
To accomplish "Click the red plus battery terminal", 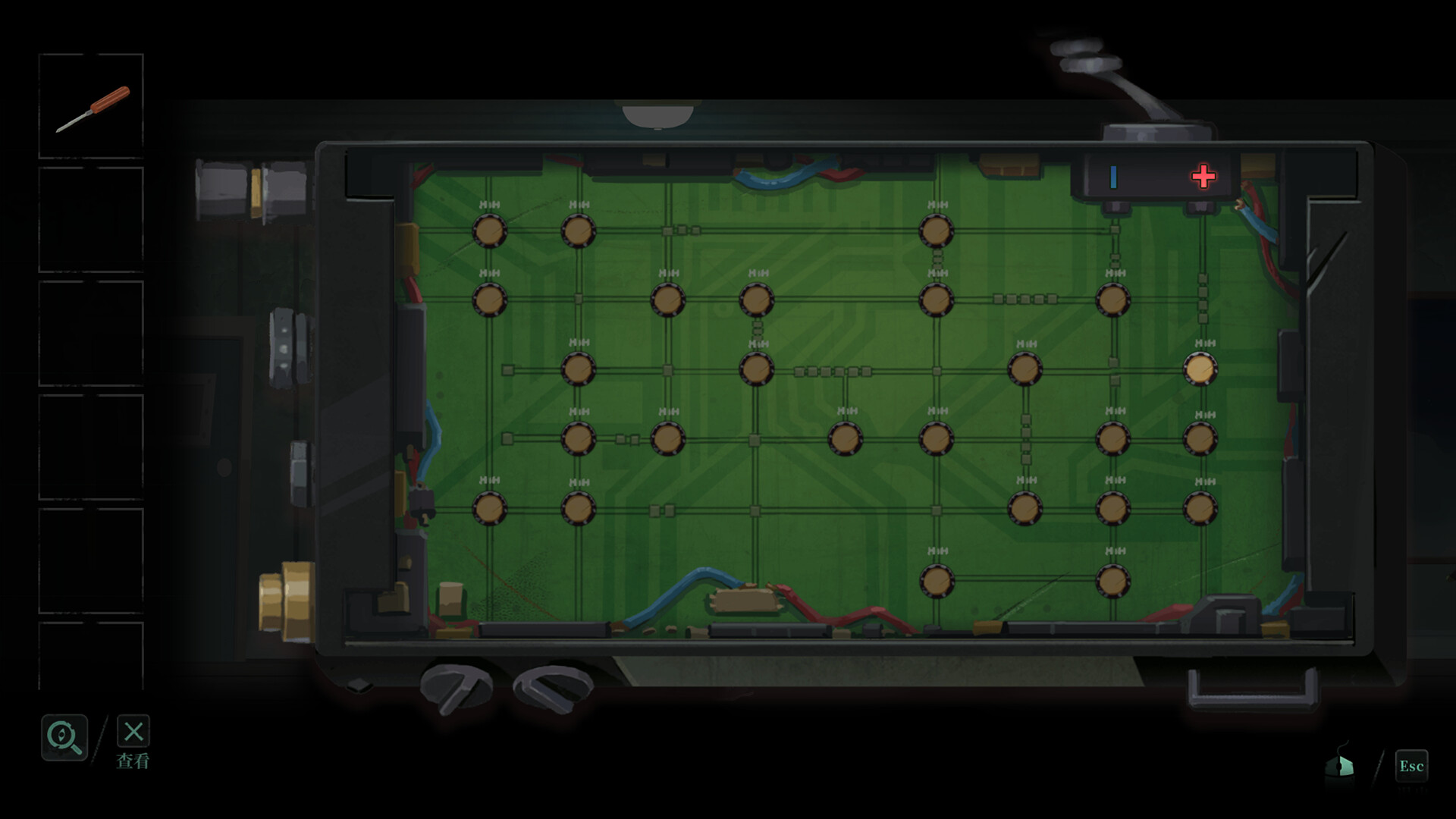I will tap(1203, 176).
